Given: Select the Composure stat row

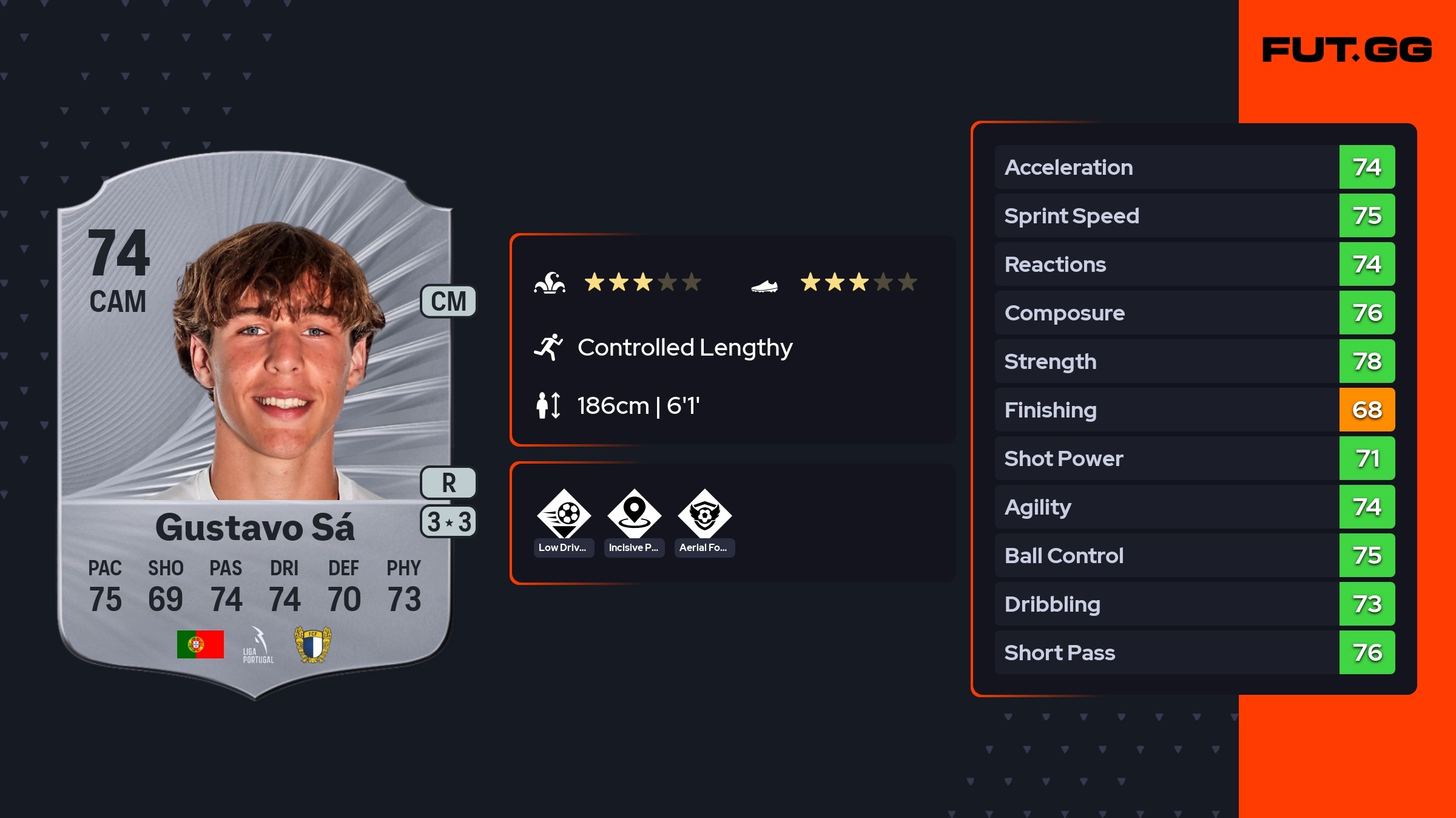Looking at the screenshot, I should pos(1194,313).
